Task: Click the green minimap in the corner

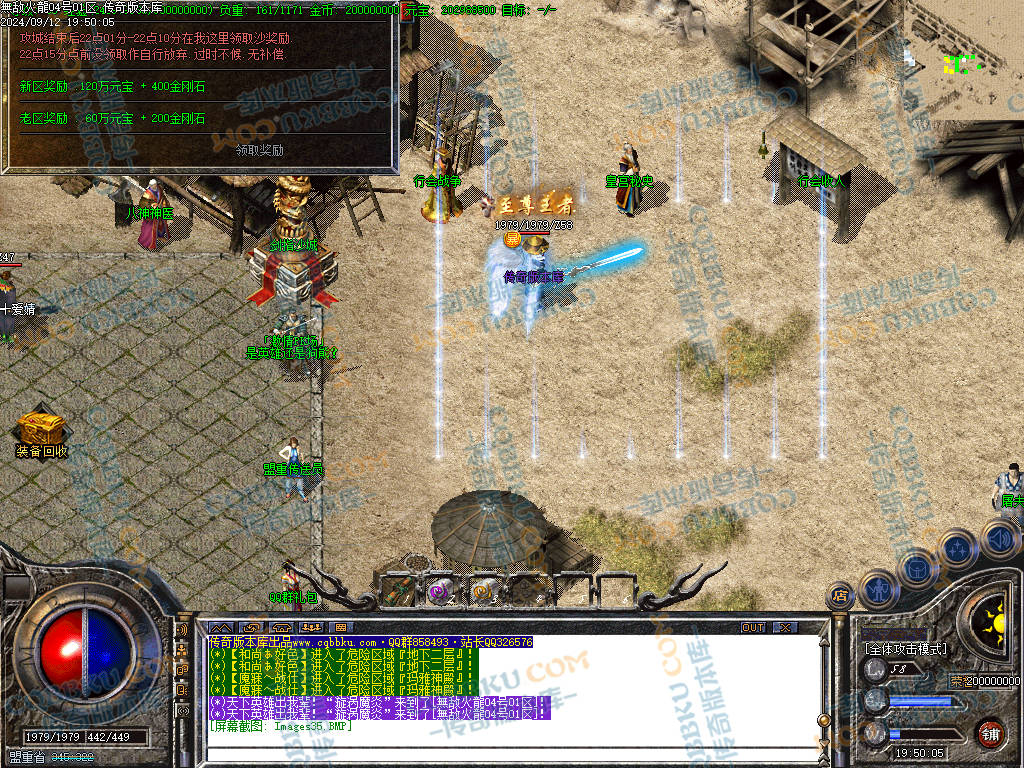Action: [x=962, y=64]
